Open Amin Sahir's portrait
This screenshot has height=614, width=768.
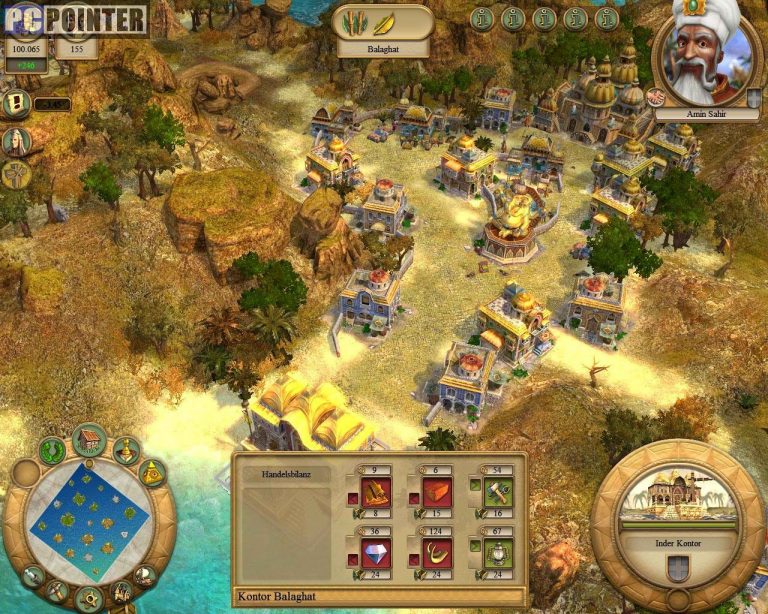tap(705, 55)
